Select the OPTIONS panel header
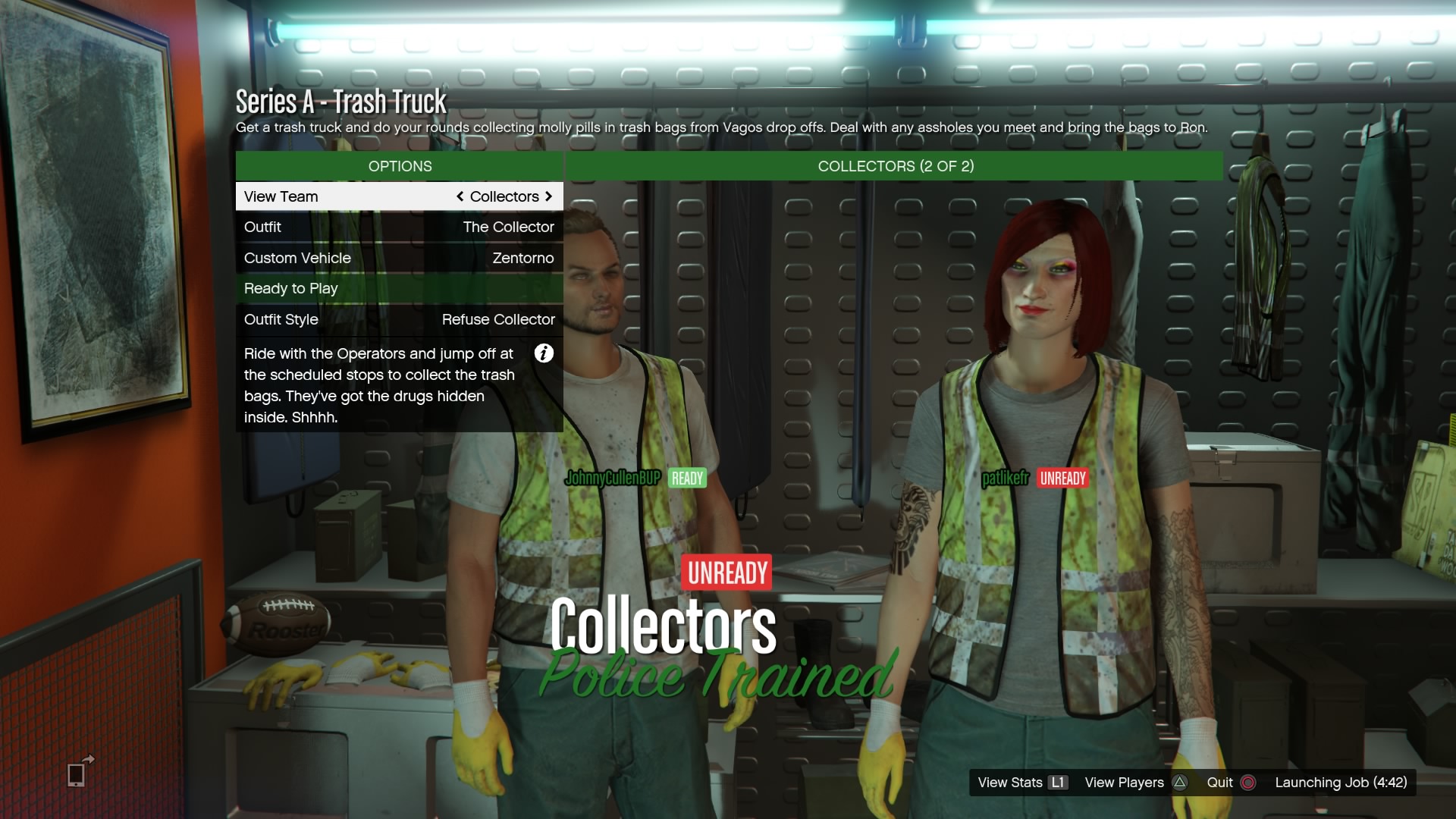1456x819 pixels. 399,166
